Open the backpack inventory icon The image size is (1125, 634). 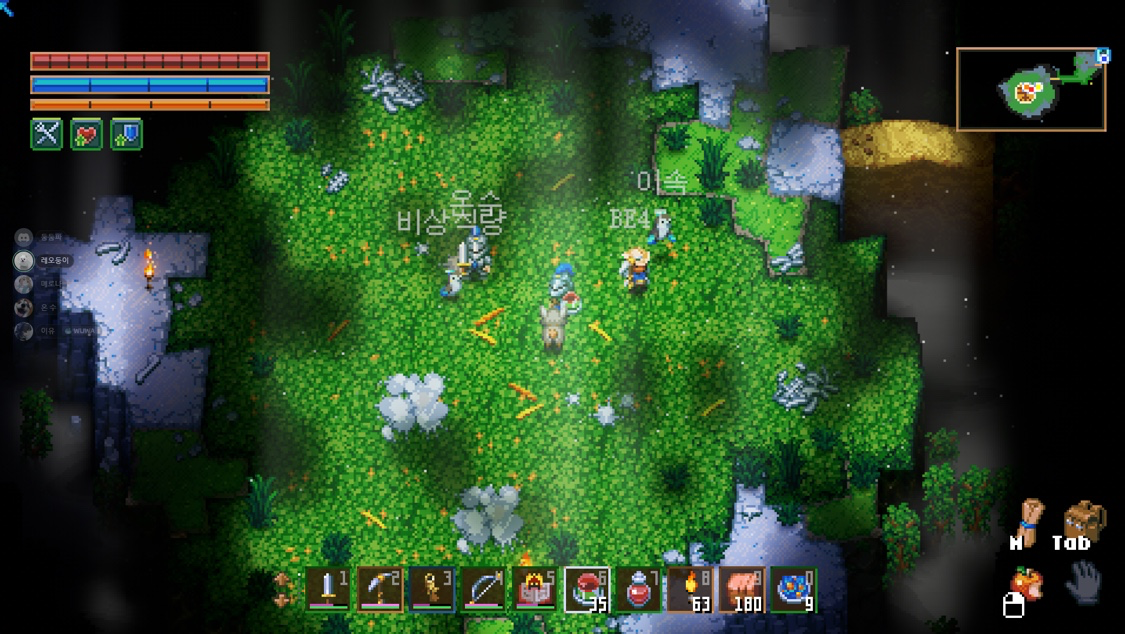tap(1083, 520)
